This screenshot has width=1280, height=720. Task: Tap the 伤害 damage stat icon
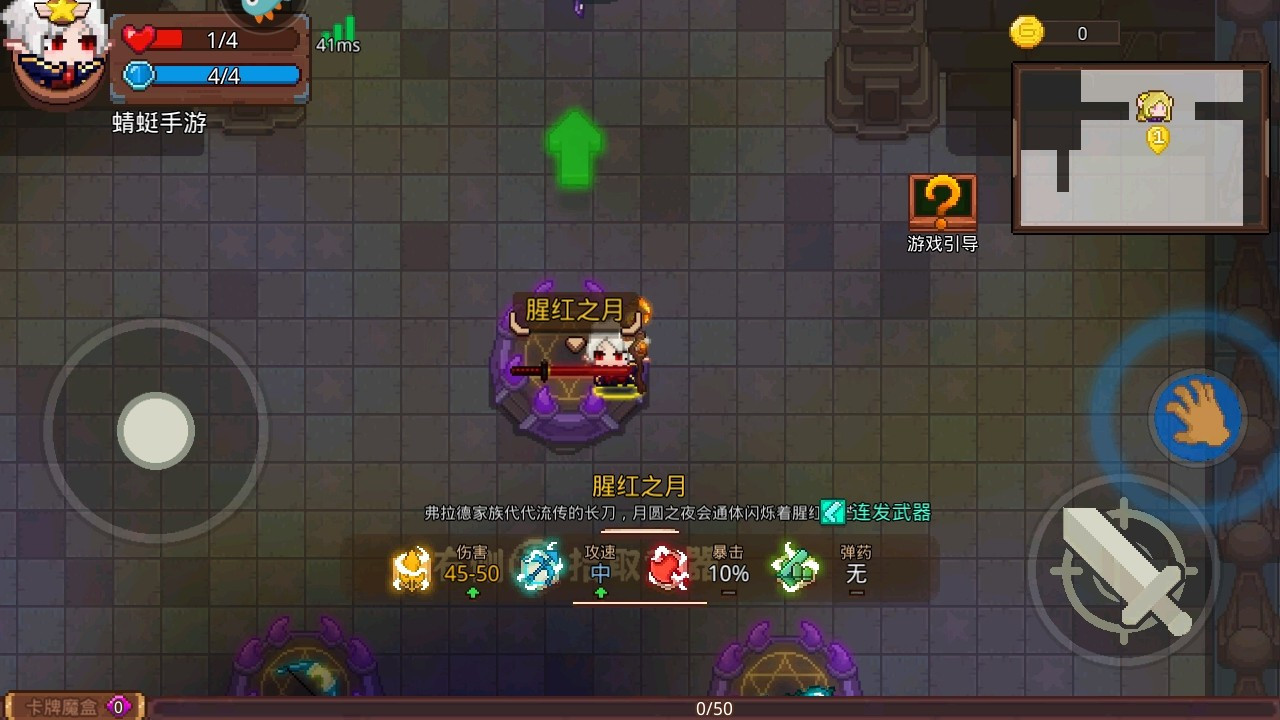411,568
